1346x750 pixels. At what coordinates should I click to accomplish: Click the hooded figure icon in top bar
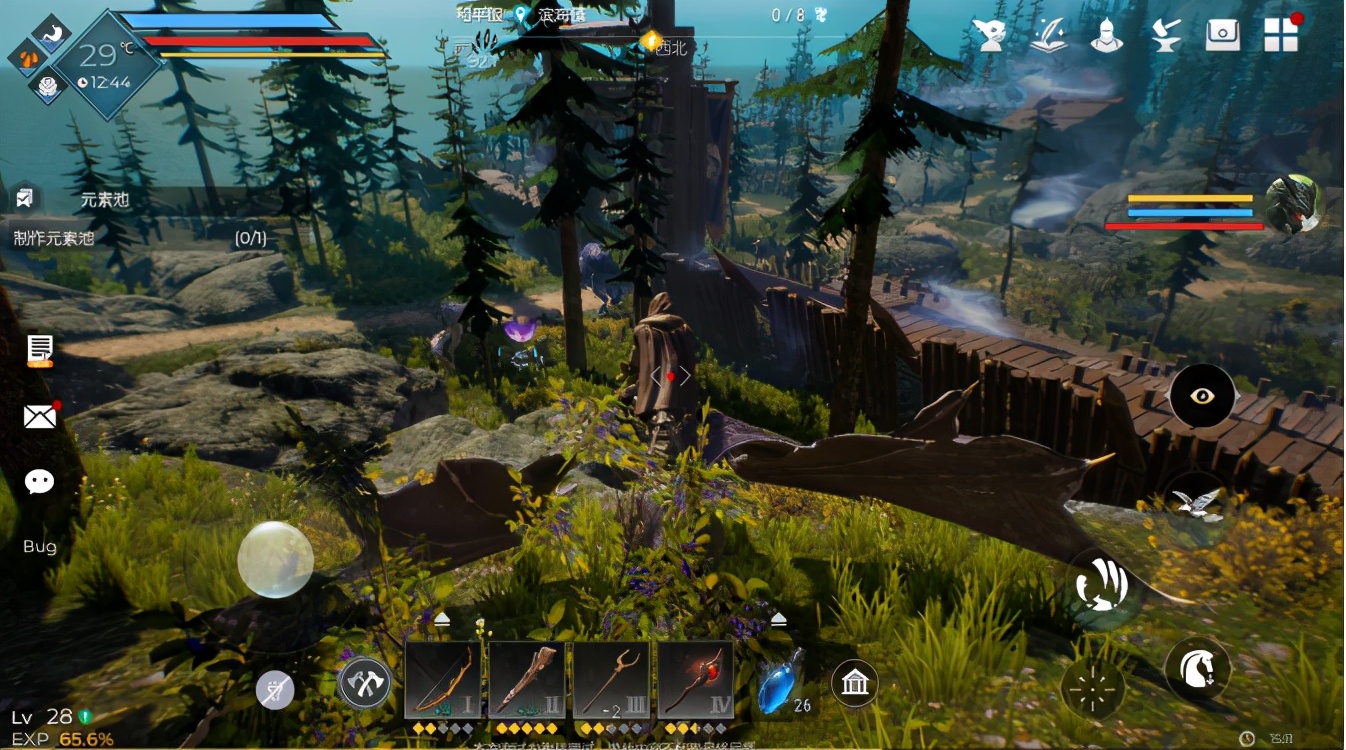(990, 35)
